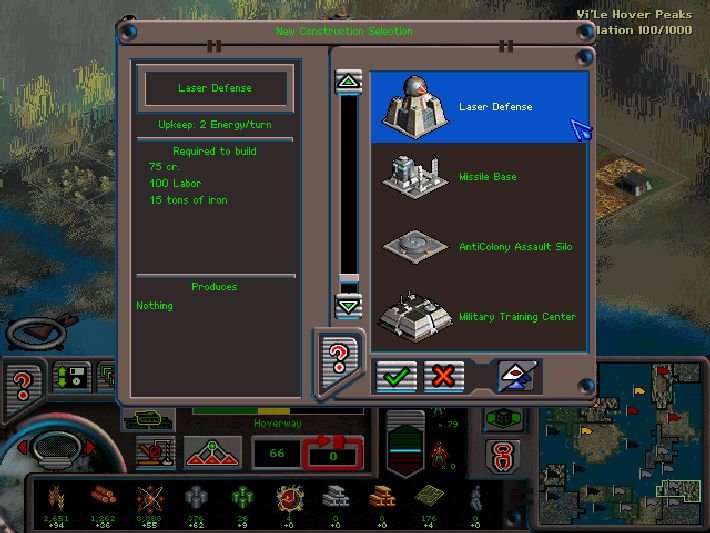Viewport: 710px width, 533px height.
Task: Choose Missile Base from the list
Action: (478, 177)
